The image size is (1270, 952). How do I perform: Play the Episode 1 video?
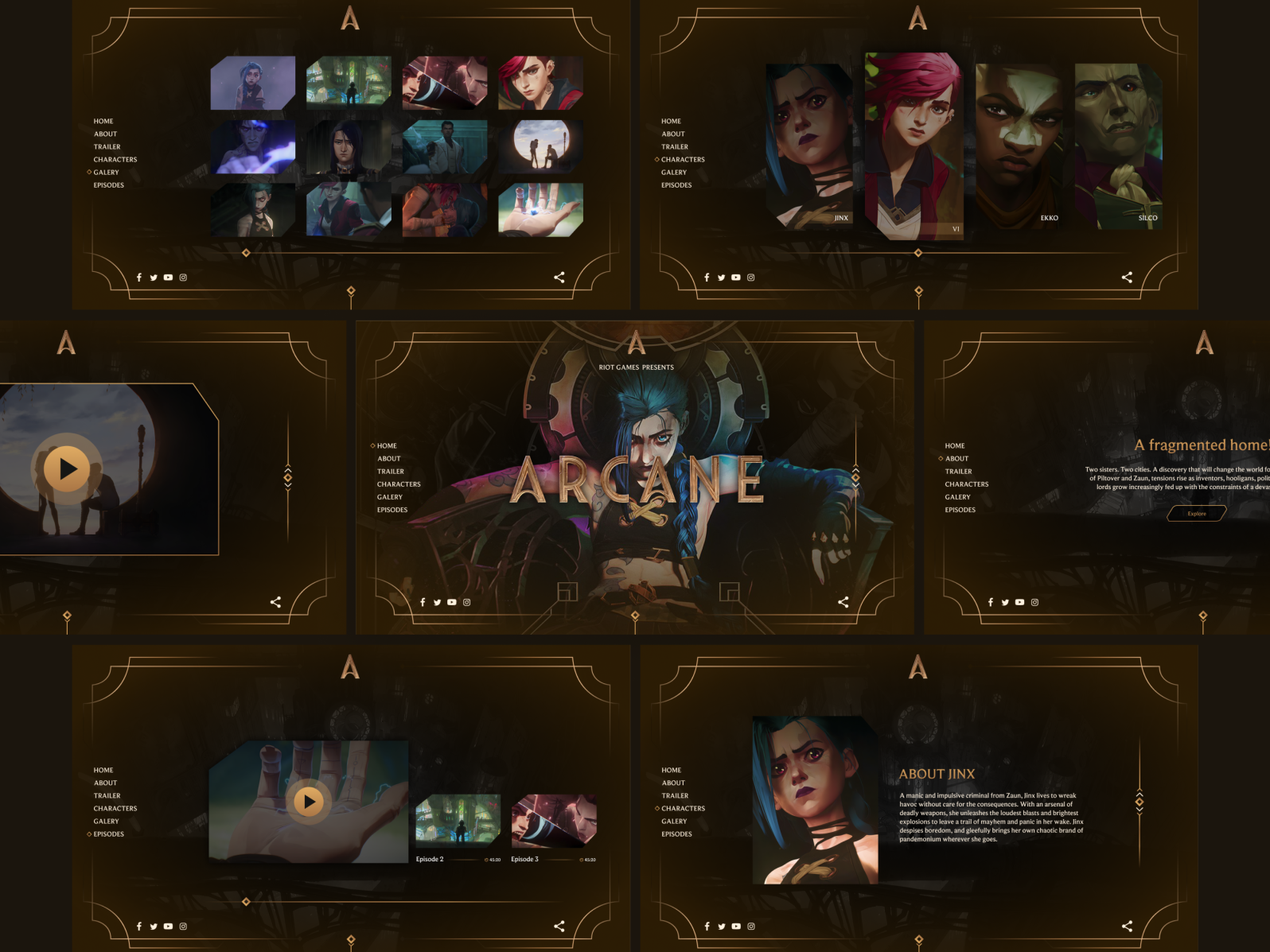click(x=307, y=802)
